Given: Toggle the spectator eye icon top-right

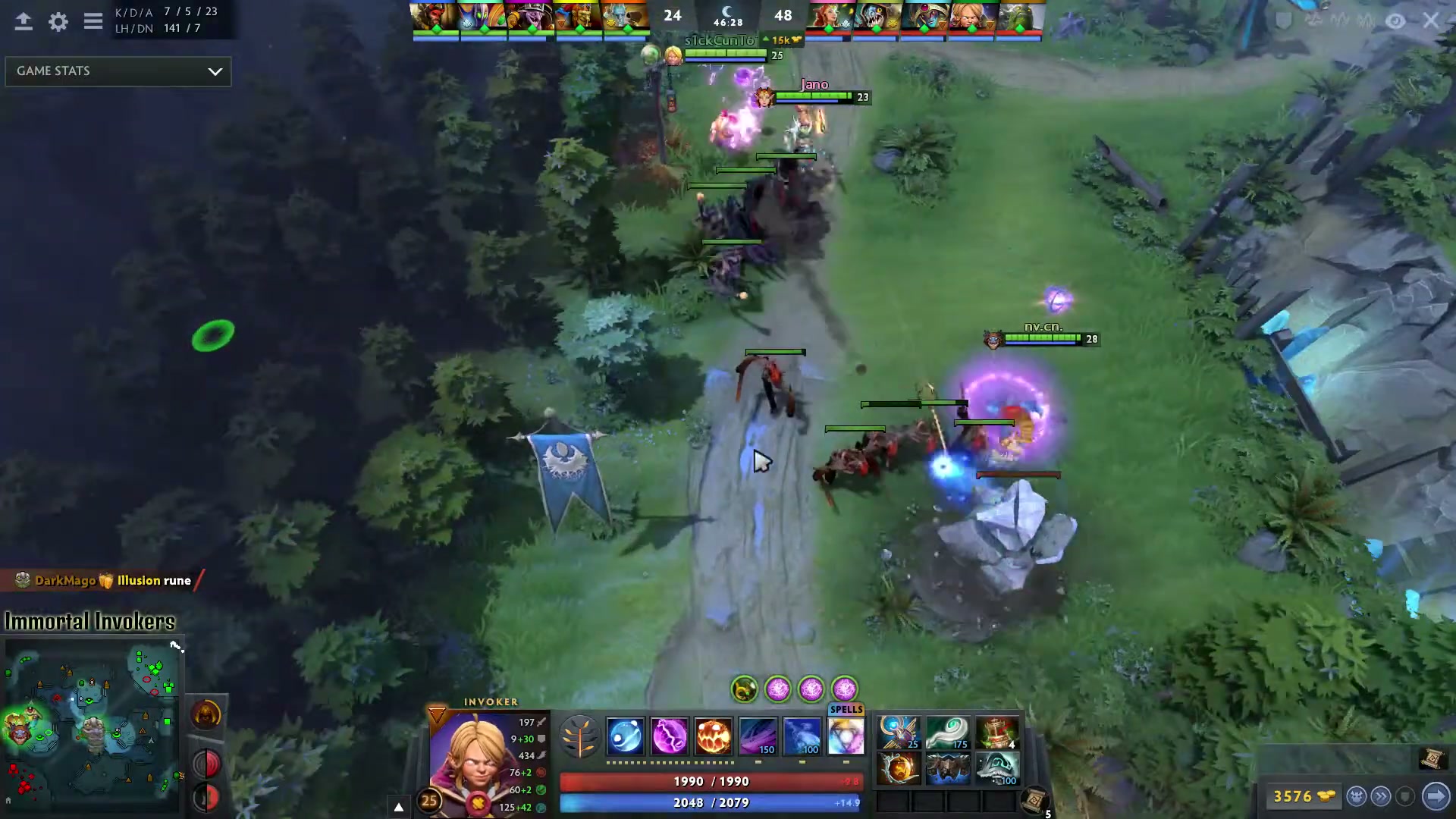Looking at the screenshot, I should point(1395,21).
